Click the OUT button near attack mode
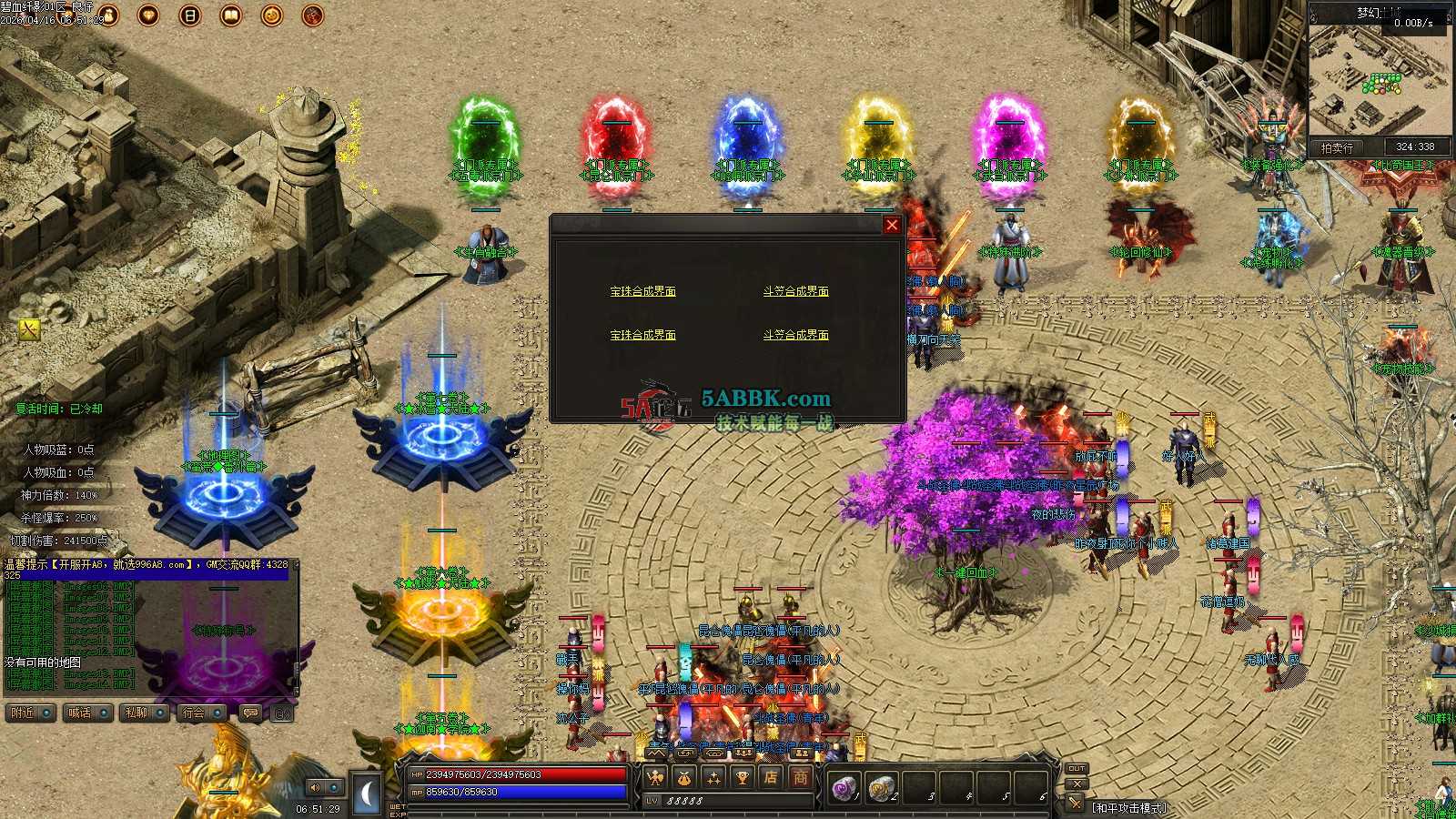Image resolution: width=1456 pixels, height=819 pixels. pyautogui.click(x=1077, y=769)
